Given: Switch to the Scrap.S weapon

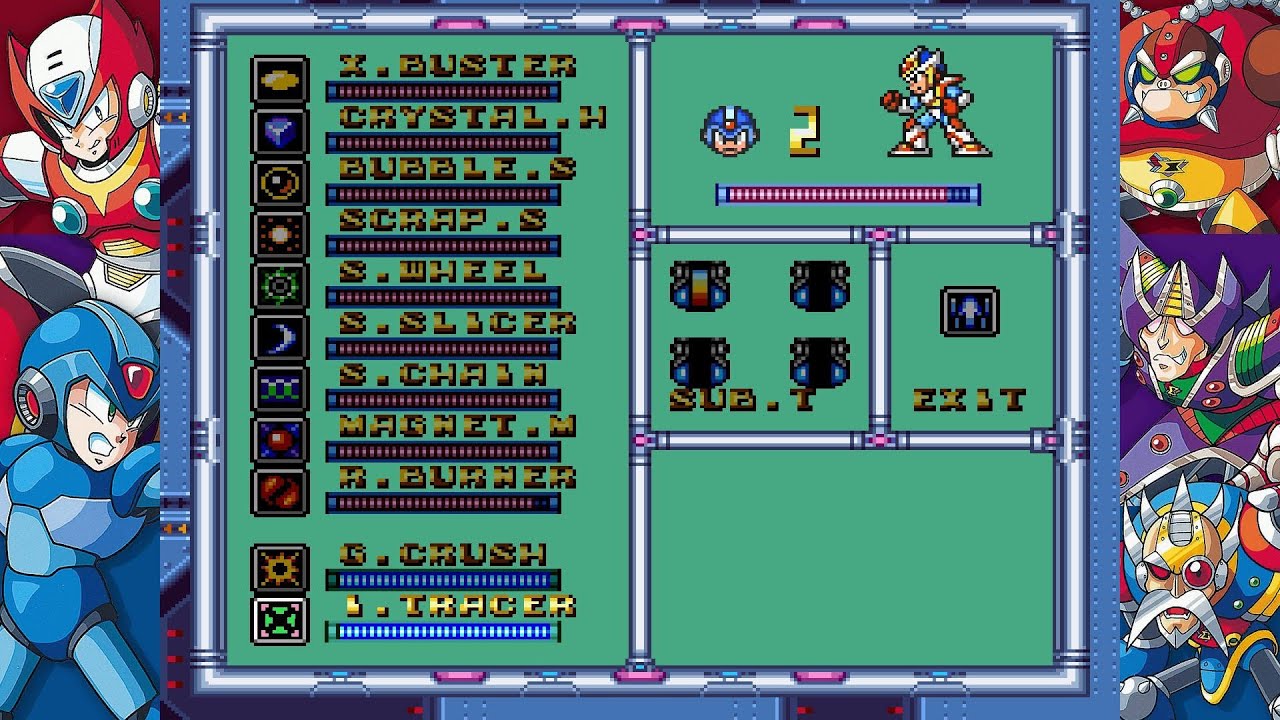Looking at the screenshot, I should click(443, 220).
